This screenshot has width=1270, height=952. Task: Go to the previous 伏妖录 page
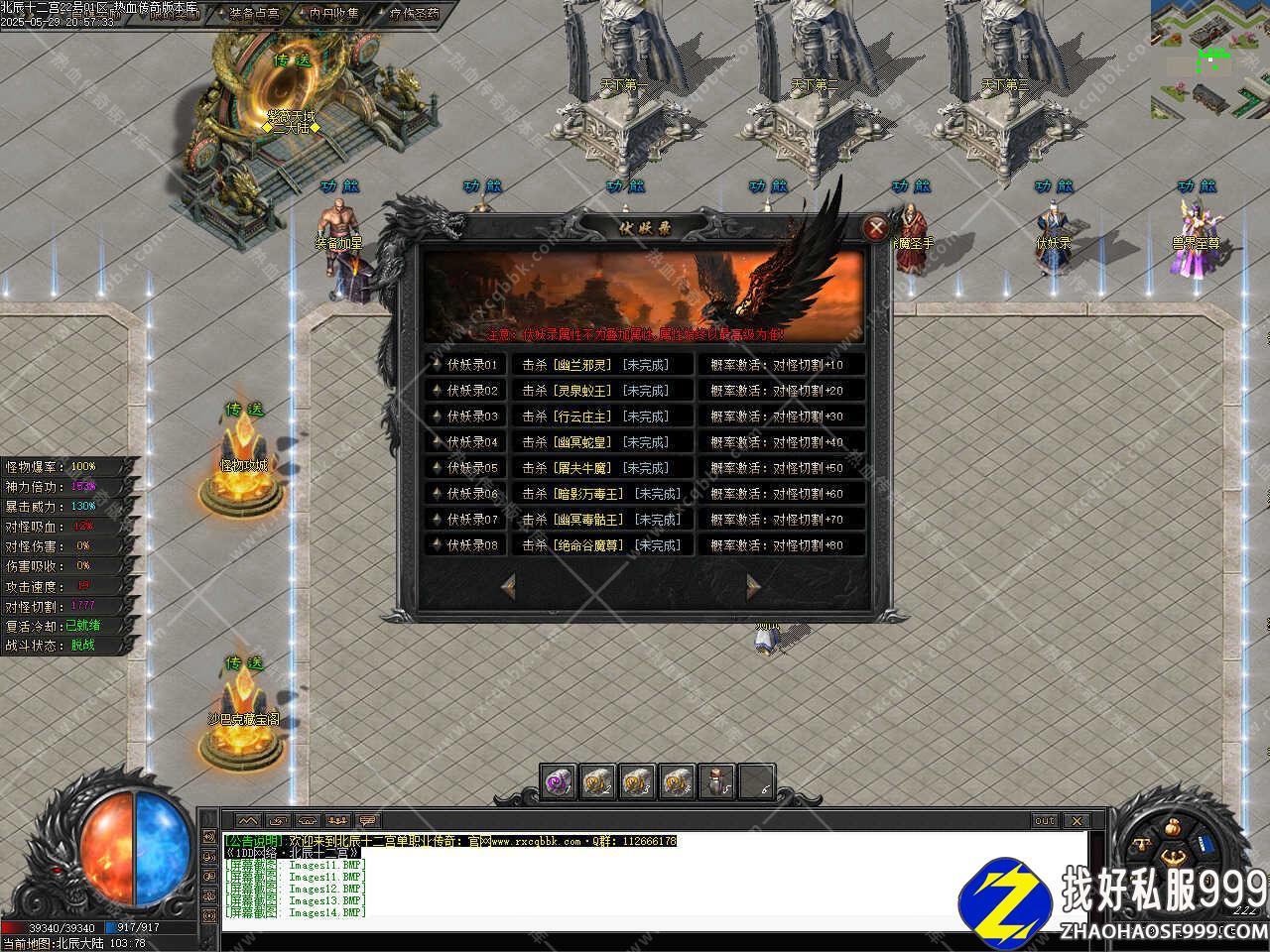click(508, 586)
